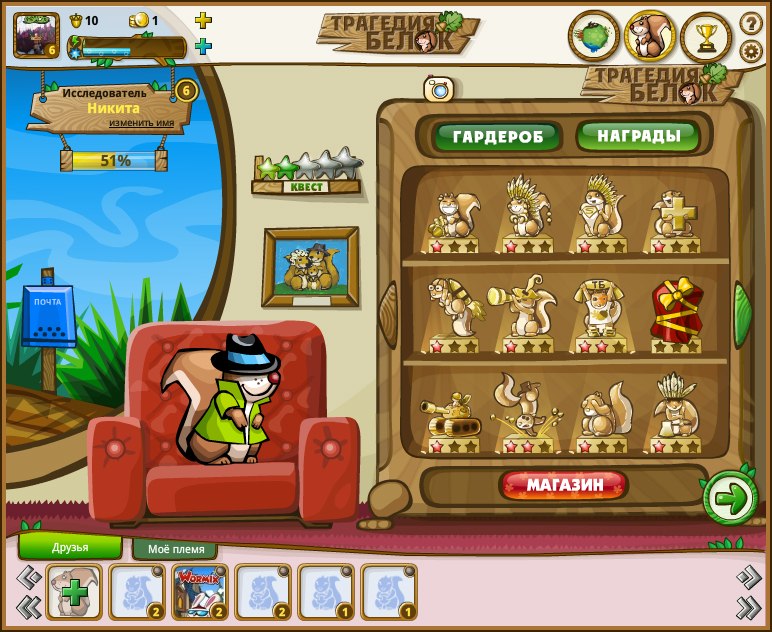Select the Друзья friends tab
The image size is (772, 632).
click(70, 547)
